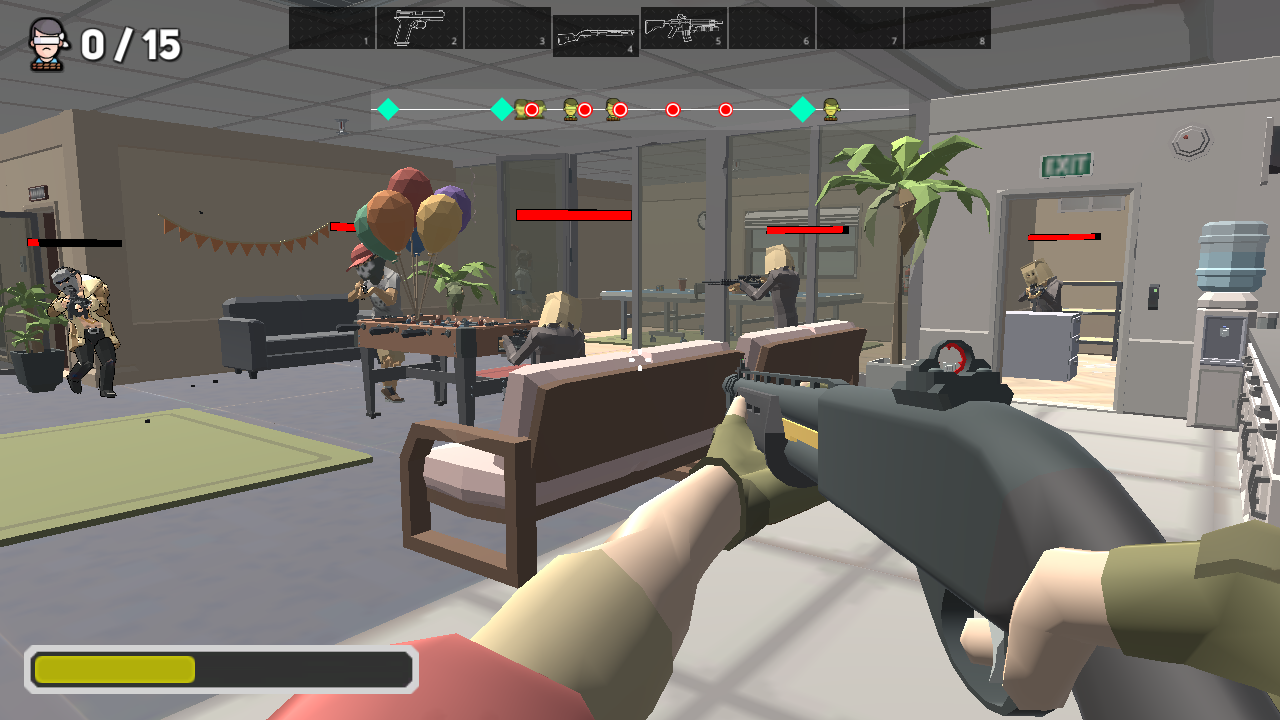Select the shotgun in weapon slot 4
The image size is (1280, 720).
(x=595, y=28)
